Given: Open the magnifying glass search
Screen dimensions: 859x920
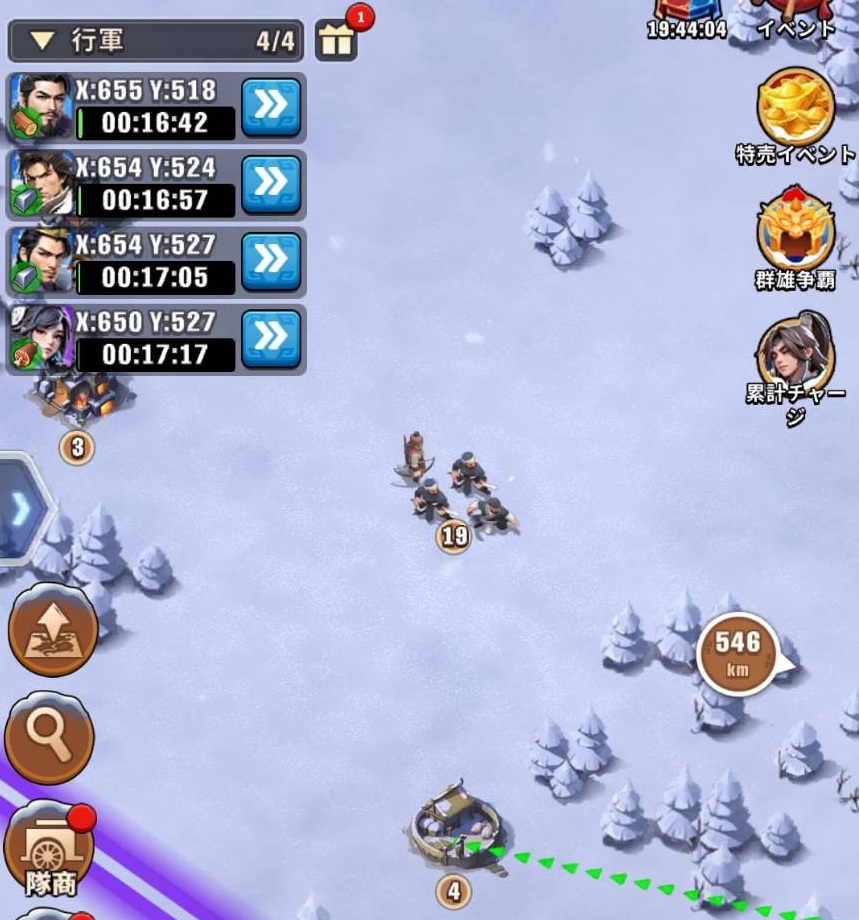Looking at the screenshot, I should point(49,736).
